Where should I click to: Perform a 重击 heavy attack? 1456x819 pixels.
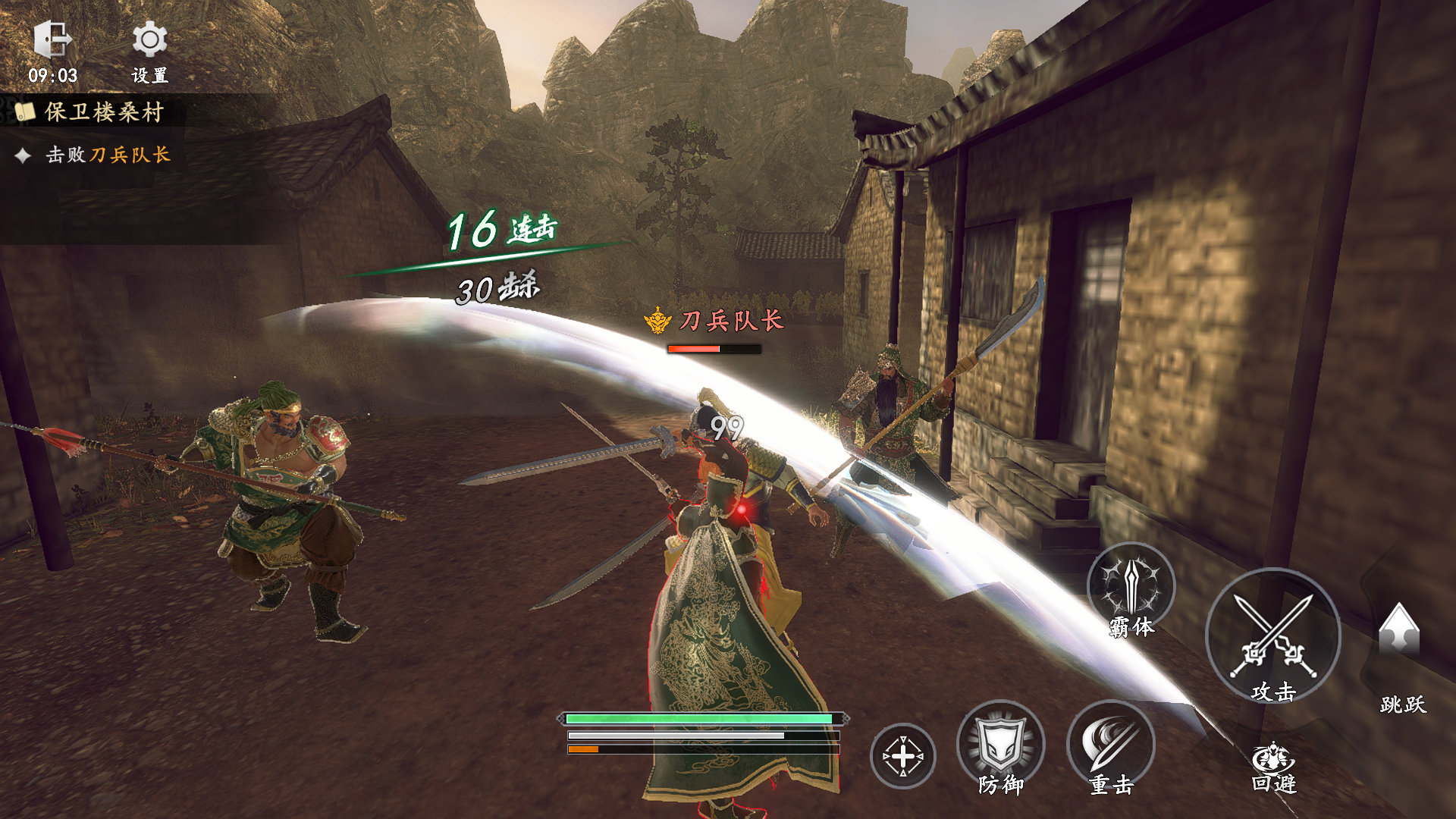(x=1111, y=744)
